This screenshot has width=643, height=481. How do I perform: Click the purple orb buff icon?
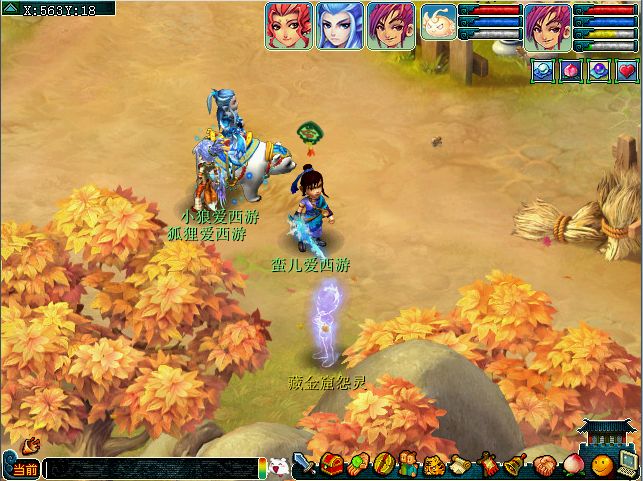pyautogui.click(x=598, y=70)
